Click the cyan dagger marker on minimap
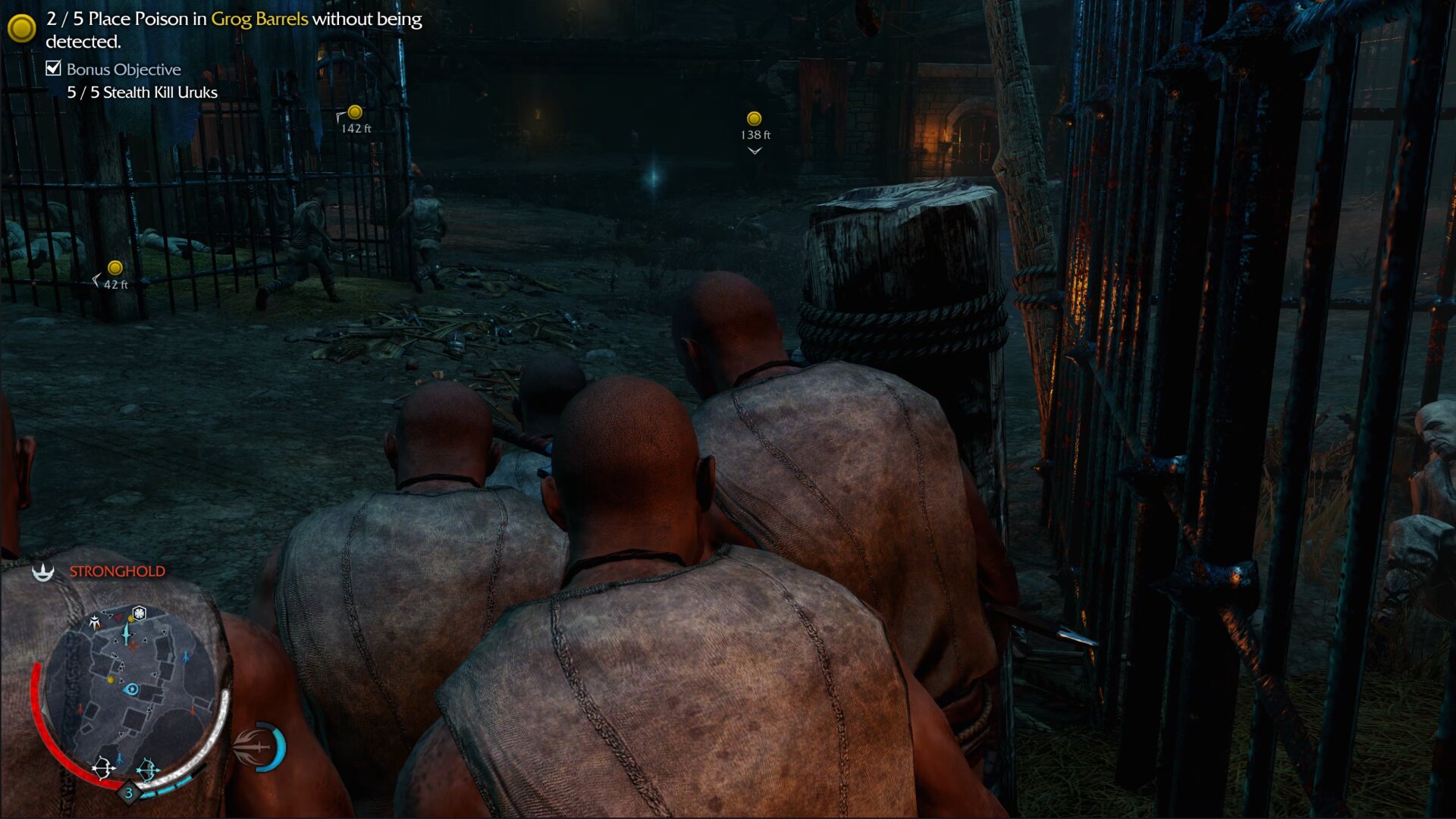1456x819 pixels. coord(127,632)
